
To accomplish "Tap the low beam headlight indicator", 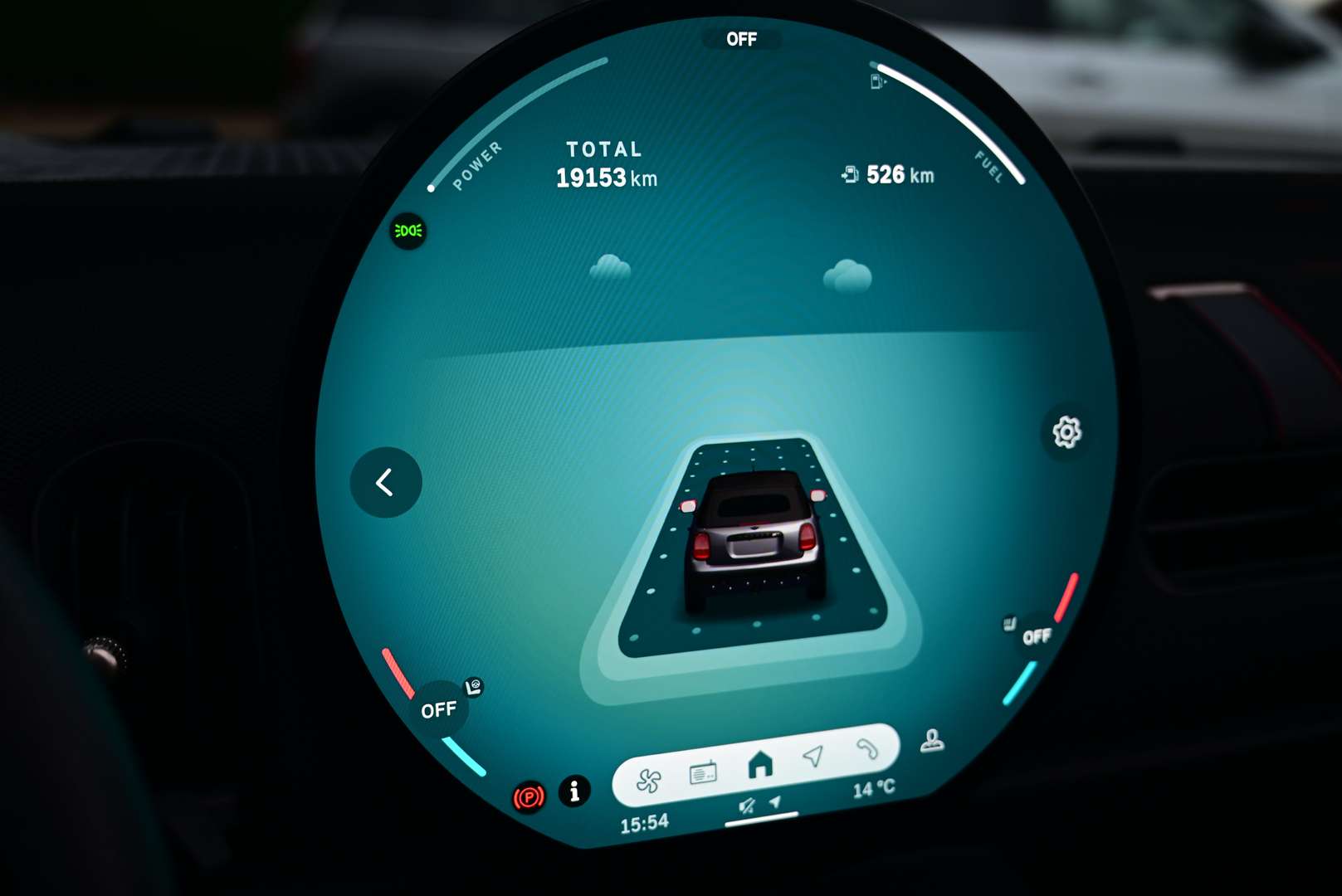I will tap(408, 231).
